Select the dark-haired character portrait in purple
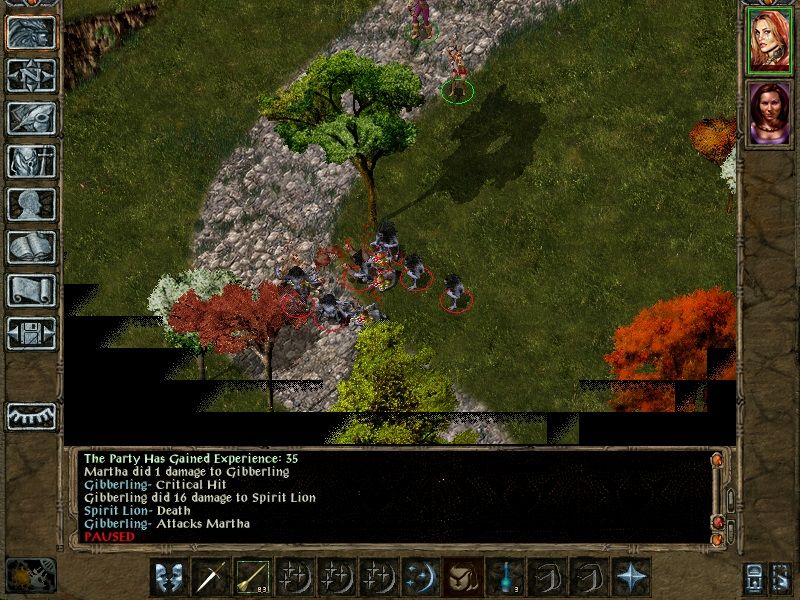Screen dimensions: 800x600 click(x=769, y=111)
